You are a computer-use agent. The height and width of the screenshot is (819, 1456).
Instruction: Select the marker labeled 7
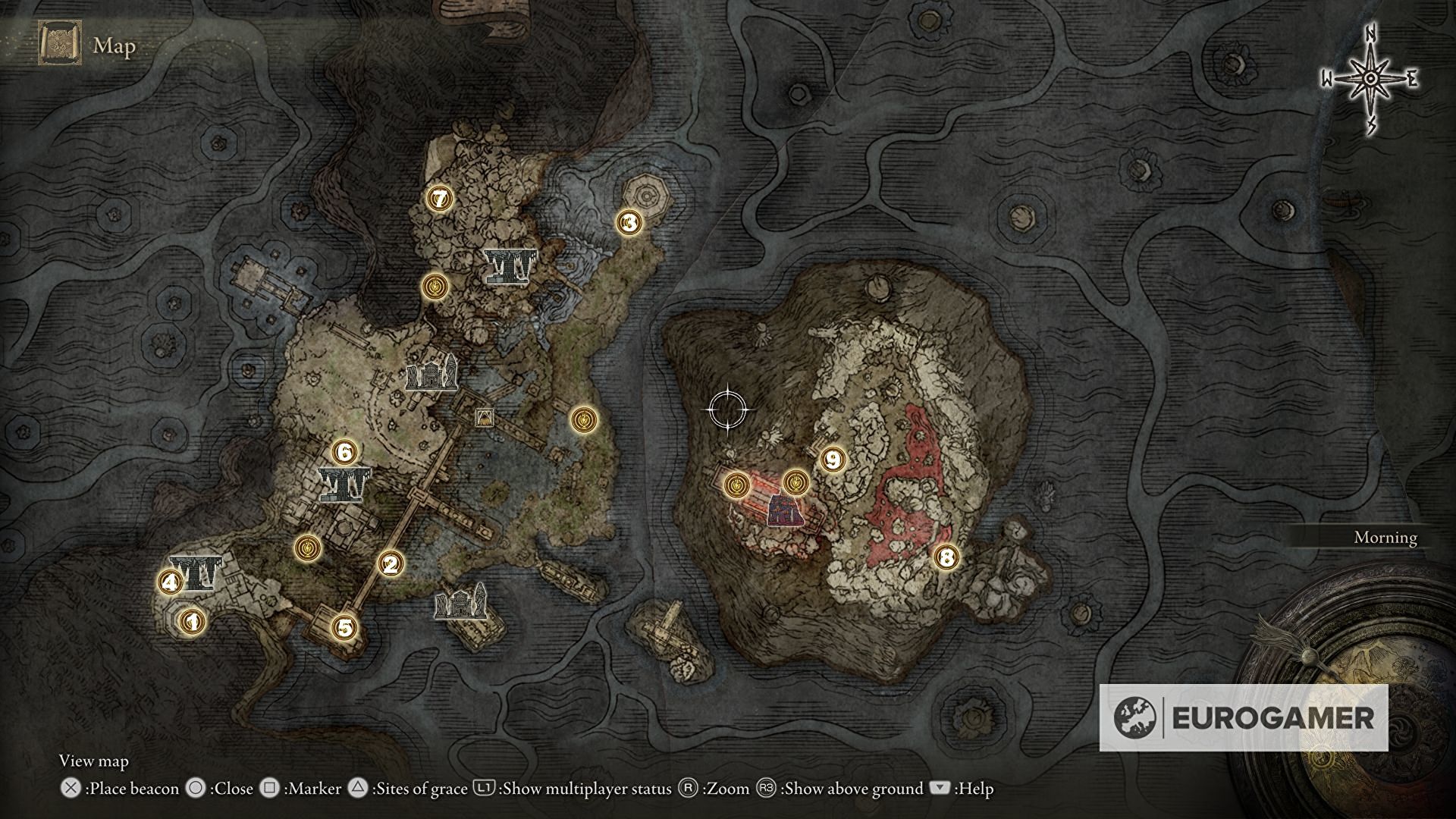click(437, 199)
